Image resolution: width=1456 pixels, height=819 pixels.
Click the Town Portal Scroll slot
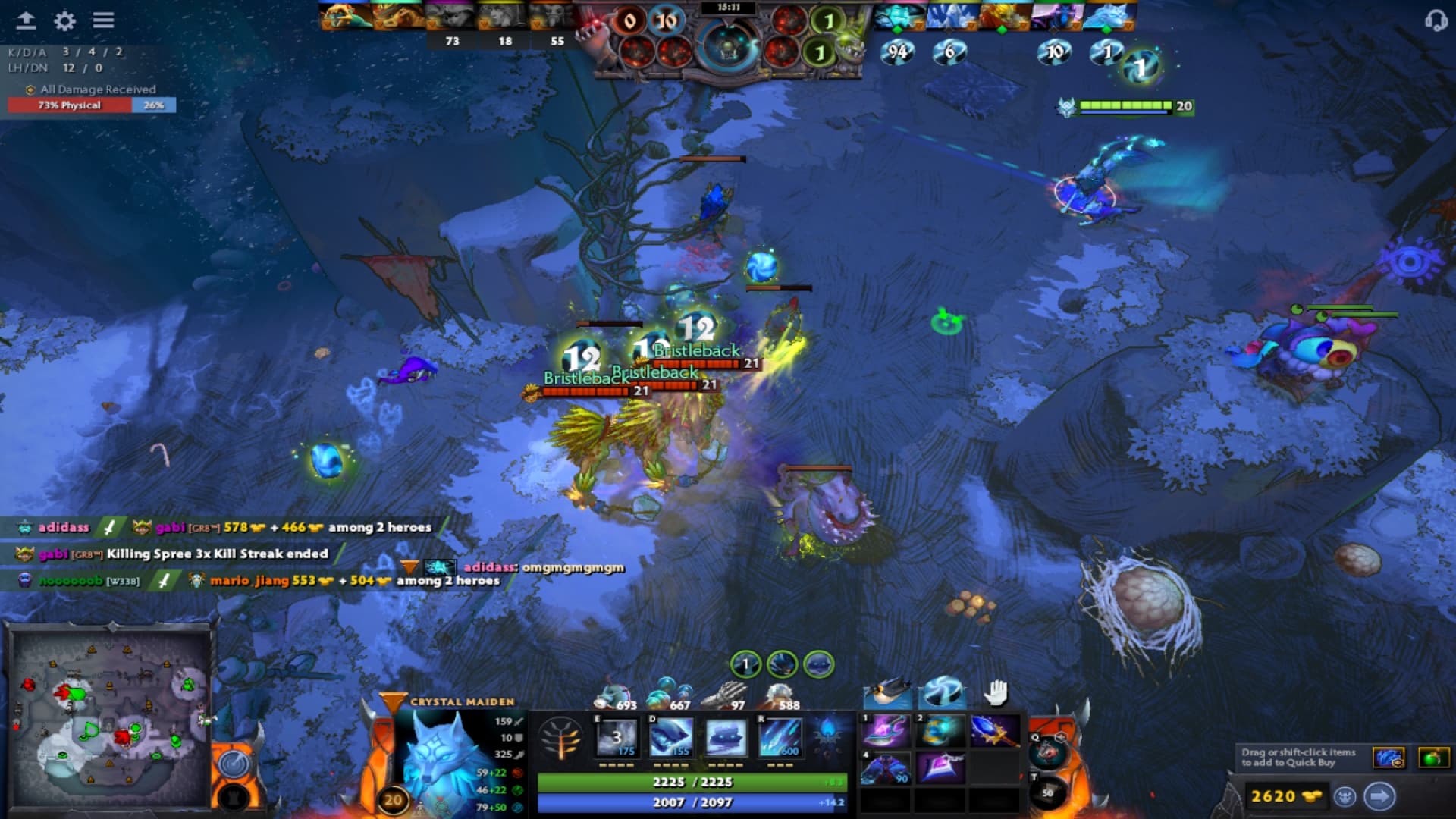coord(1048,792)
